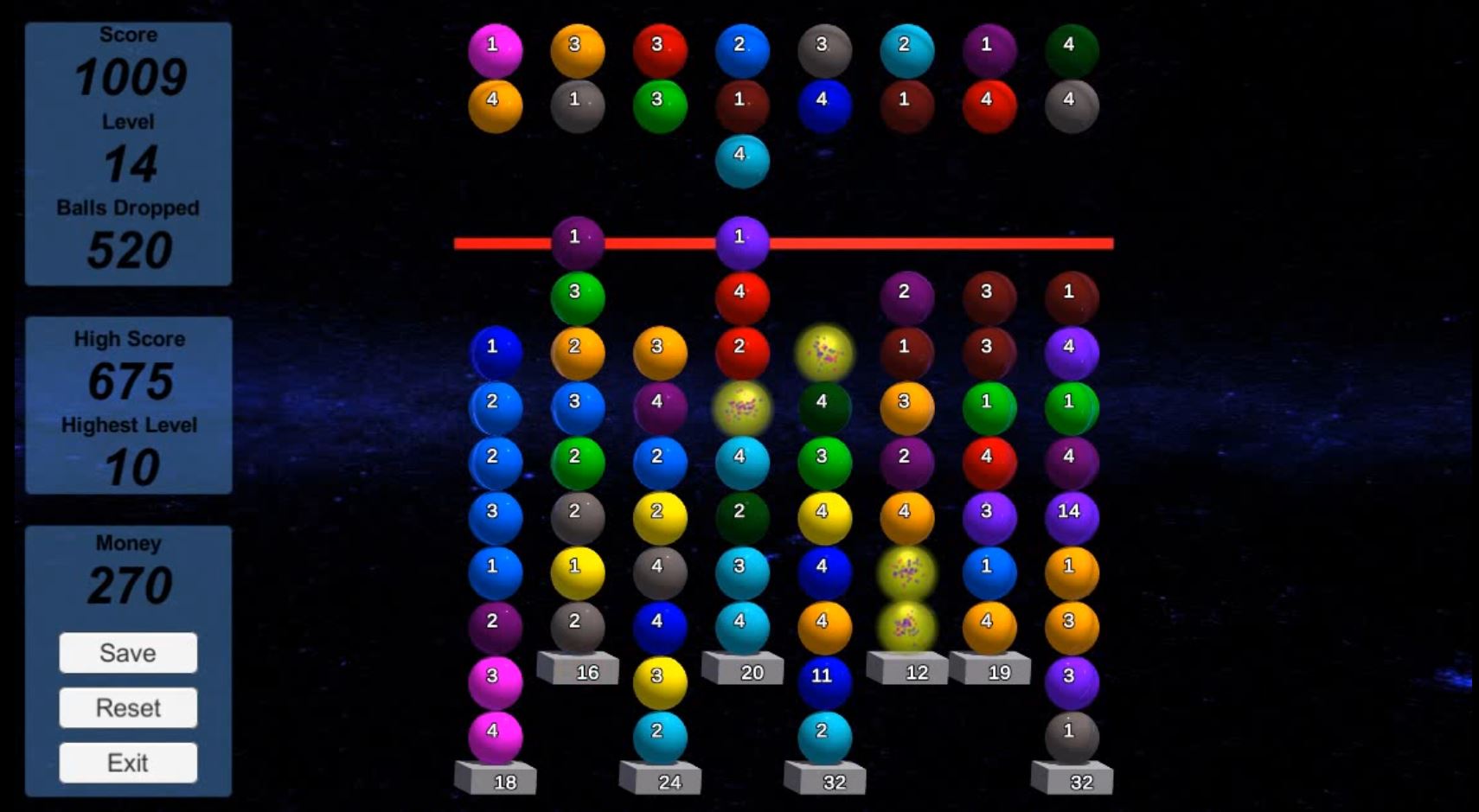Click the platform labeled 16
1479x812 pixels.
[x=578, y=668]
